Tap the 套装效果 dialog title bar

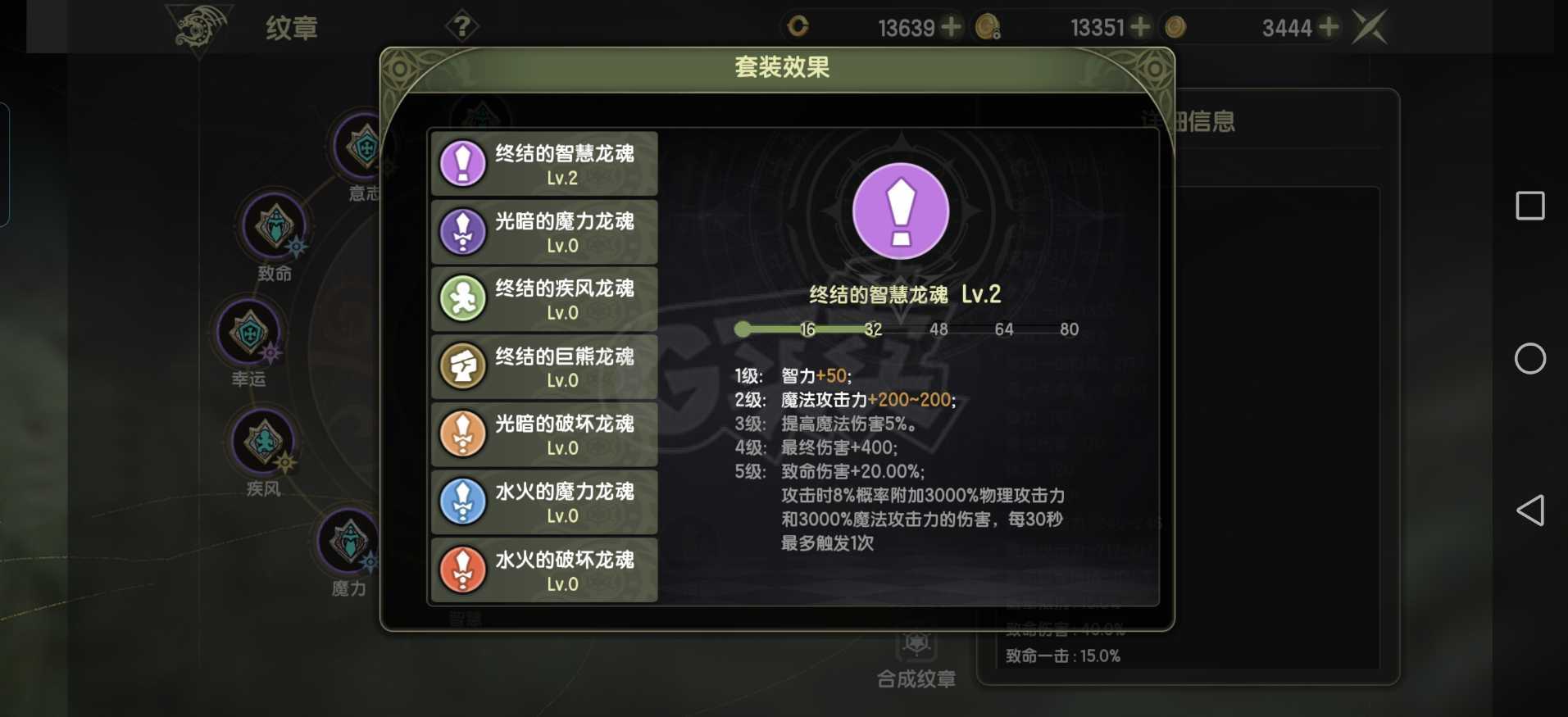(x=780, y=68)
